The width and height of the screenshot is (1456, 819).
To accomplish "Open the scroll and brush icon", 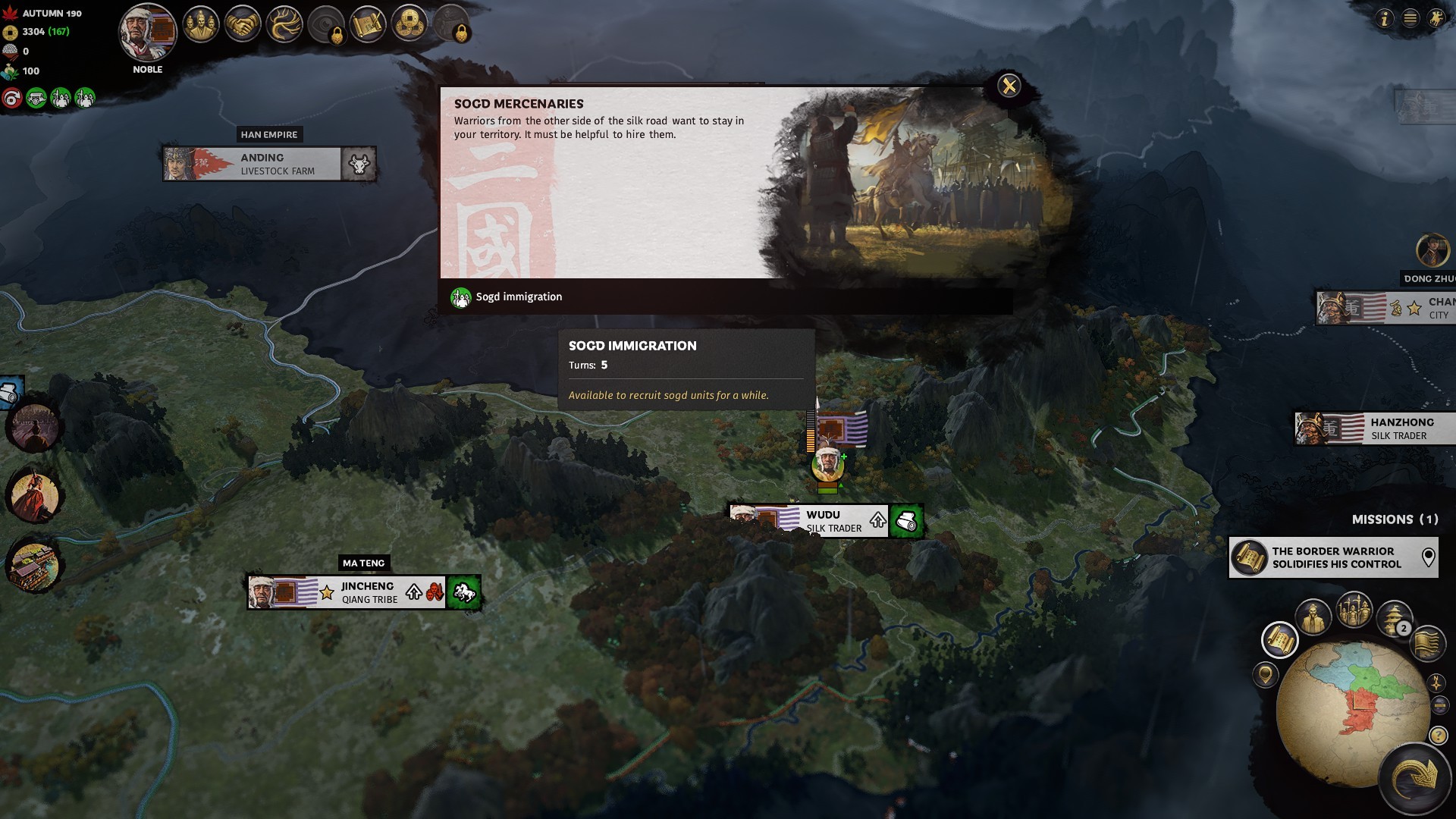I will [x=368, y=25].
